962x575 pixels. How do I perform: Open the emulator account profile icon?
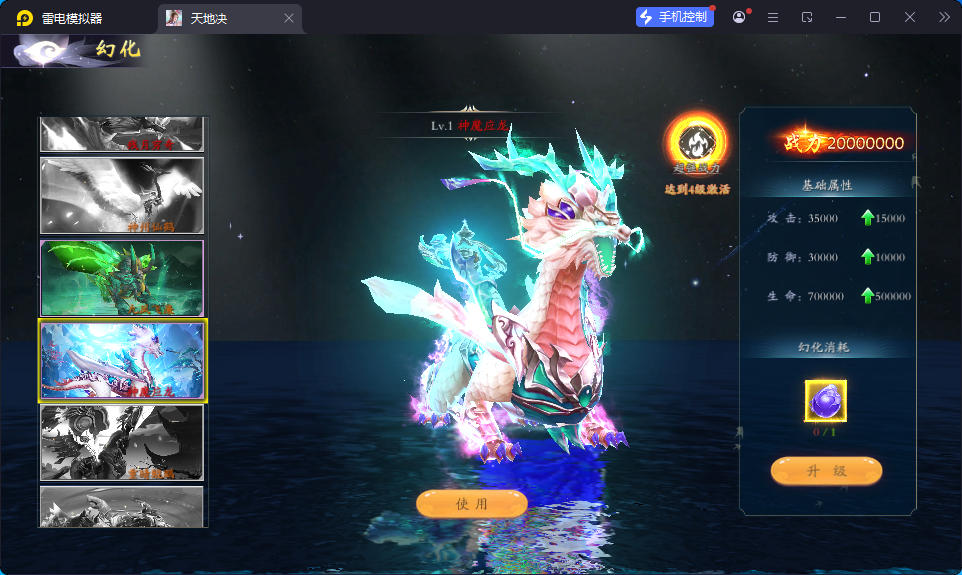point(739,17)
